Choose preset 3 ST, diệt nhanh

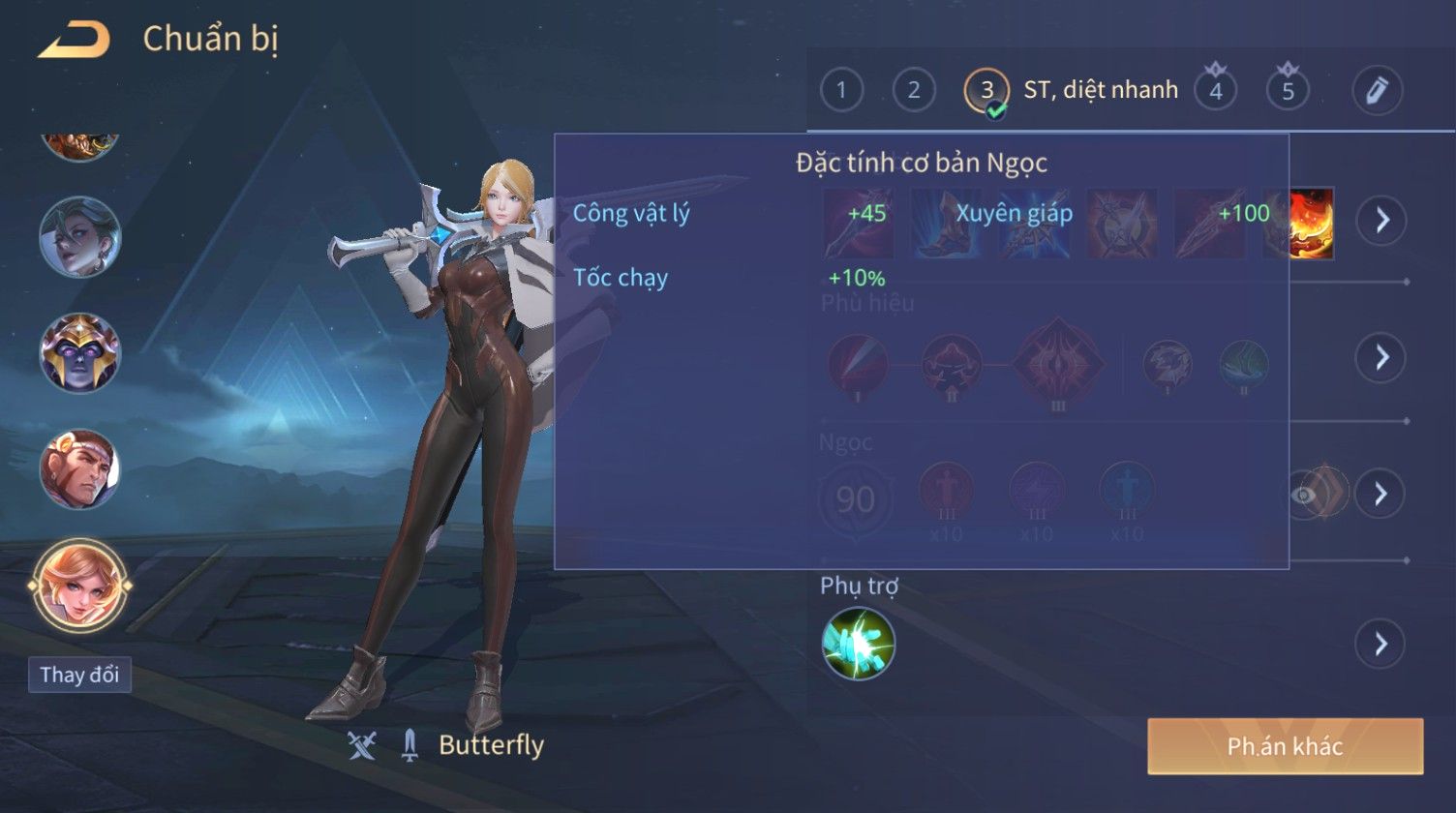pos(986,90)
